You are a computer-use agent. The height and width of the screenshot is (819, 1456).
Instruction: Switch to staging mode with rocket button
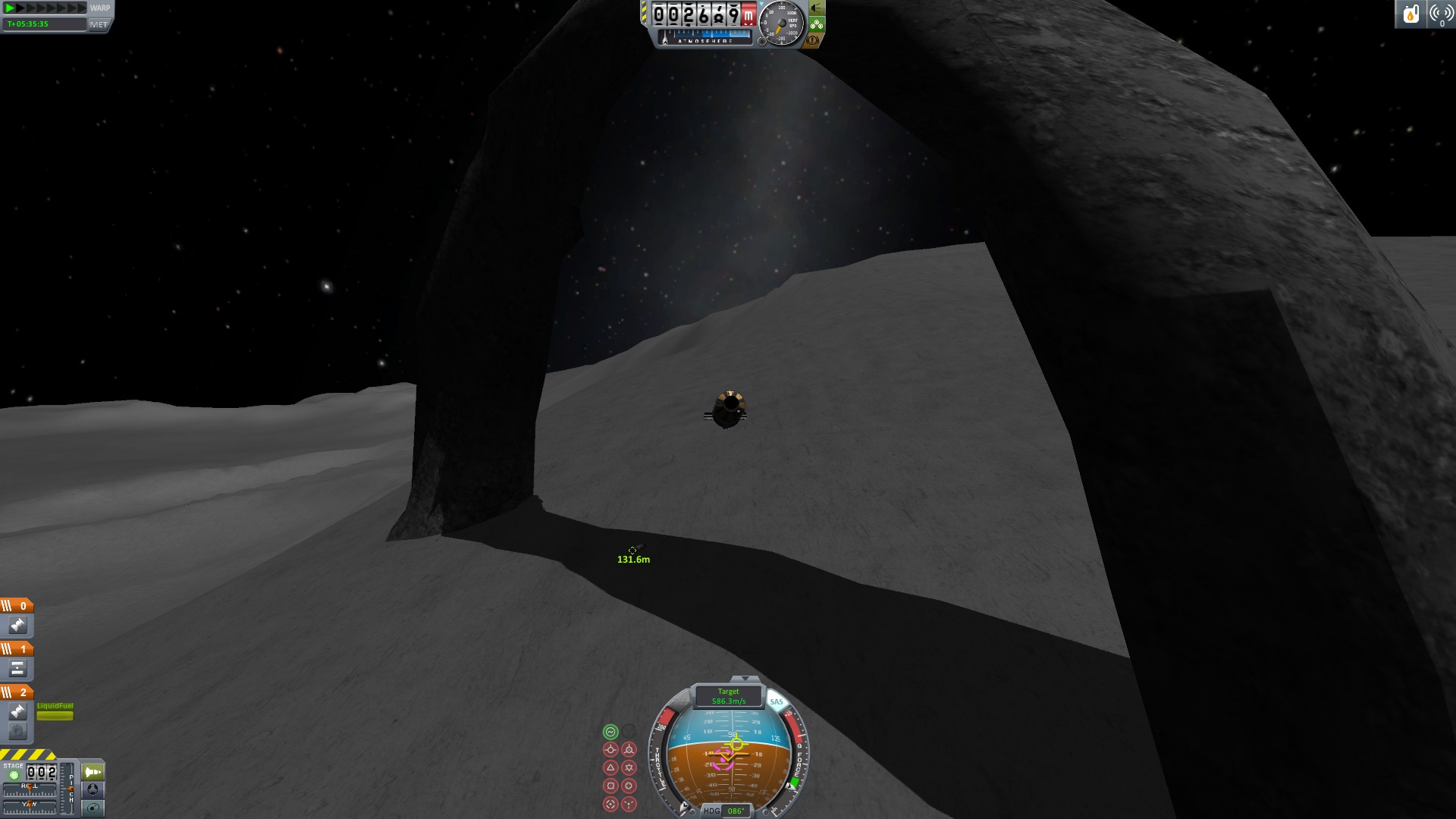[93, 772]
